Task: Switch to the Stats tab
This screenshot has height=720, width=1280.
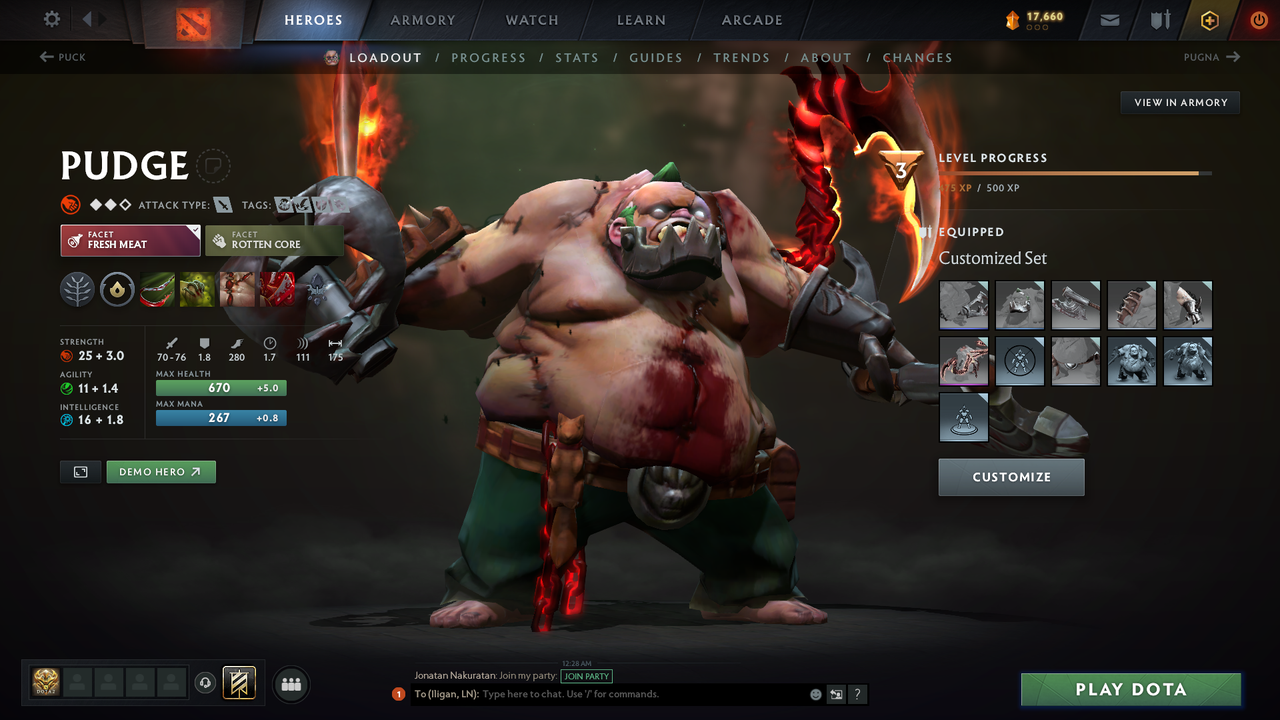Action: tap(577, 57)
